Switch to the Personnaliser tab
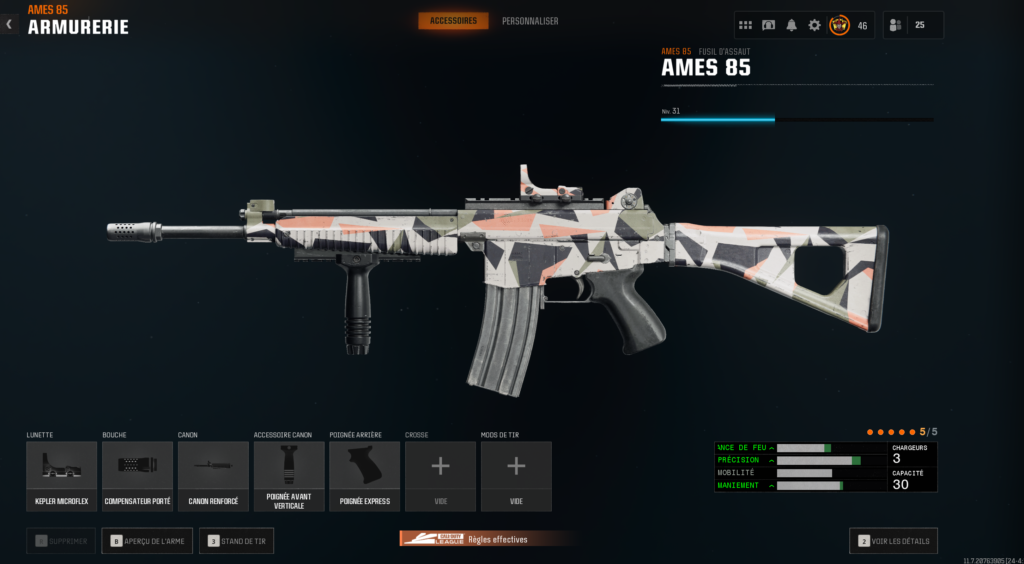Image resolution: width=1024 pixels, height=564 pixels. click(x=530, y=21)
